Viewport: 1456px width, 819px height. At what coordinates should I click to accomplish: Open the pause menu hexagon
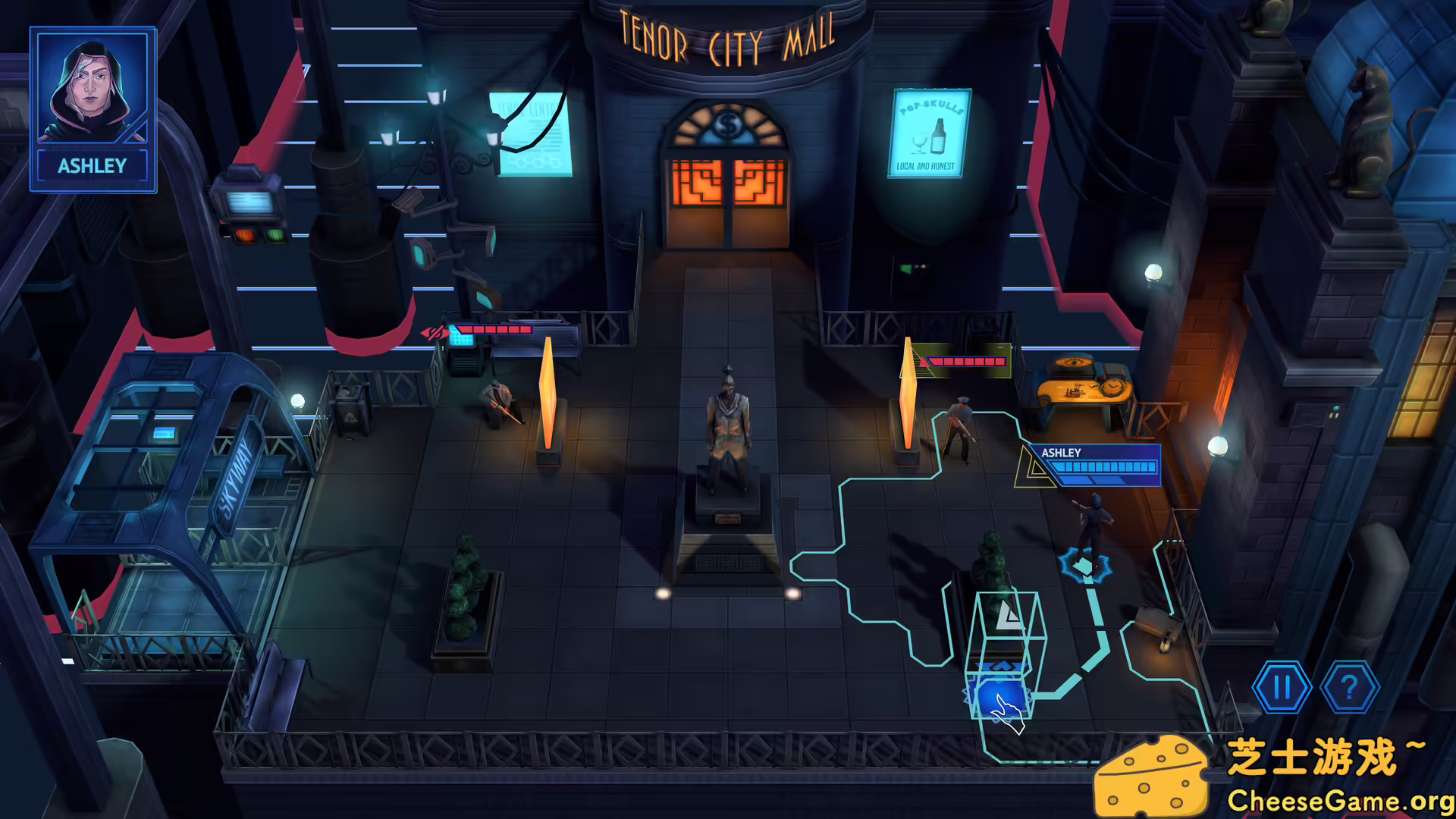pyautogui.click(x=1282, y=689)
